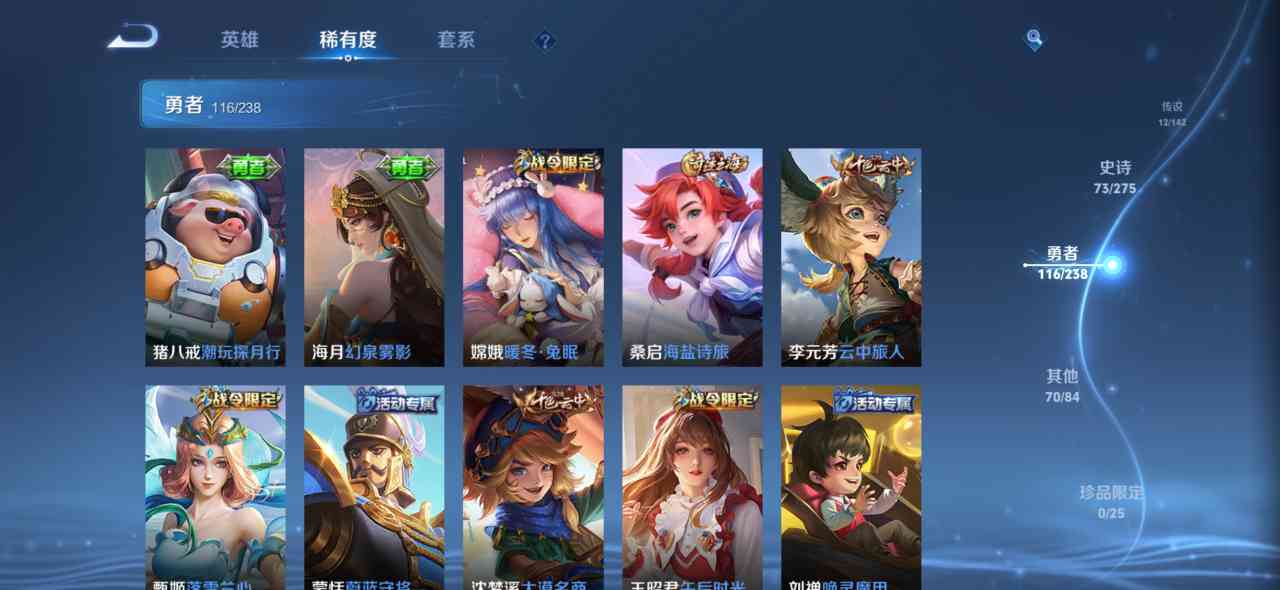Choose the 王昭君 skin card
The height and width of the screenshot is (590, 1280).
click(x=692, y=488)
